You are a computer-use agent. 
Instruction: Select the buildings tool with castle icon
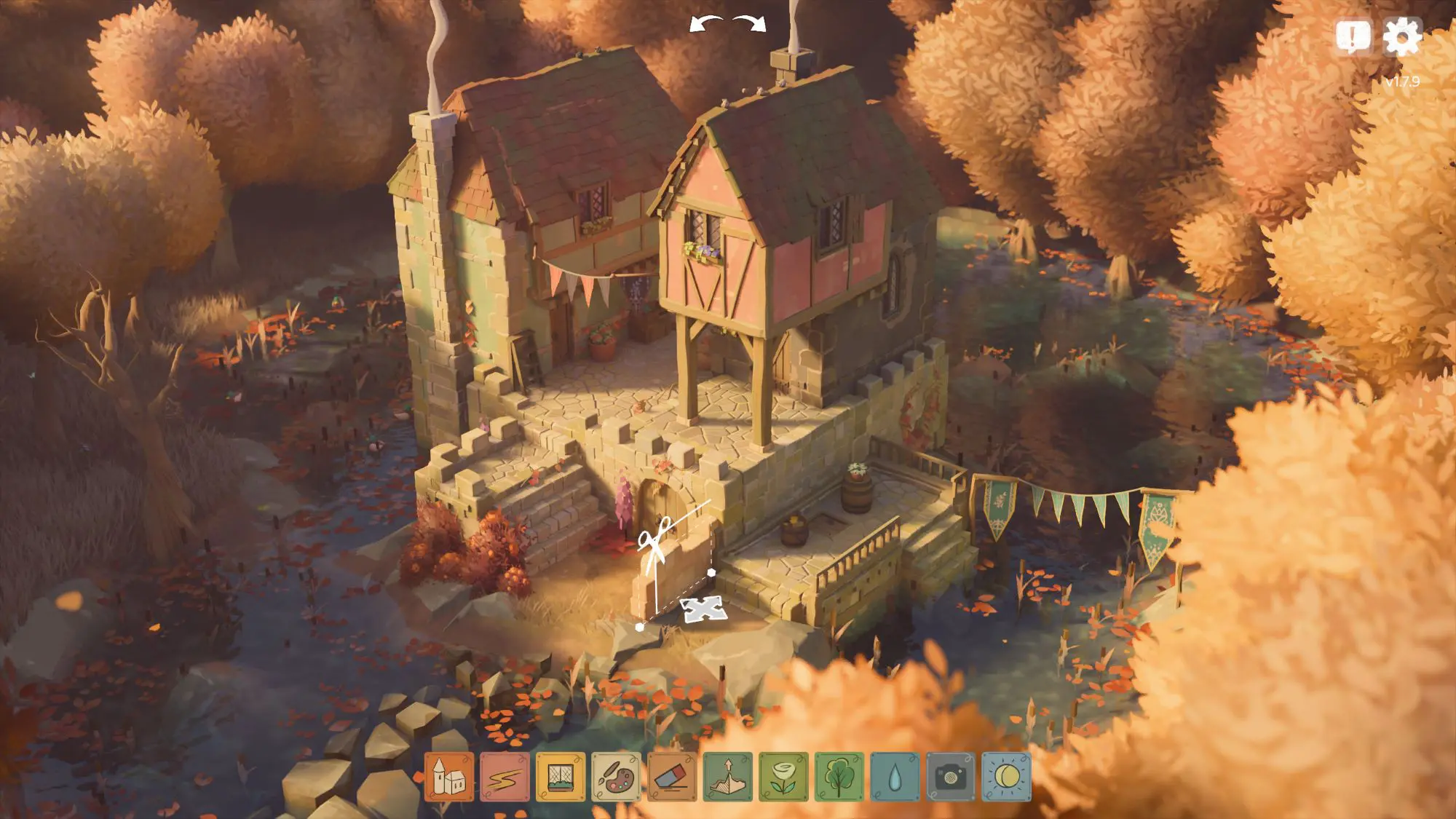[x=449, y=777]
